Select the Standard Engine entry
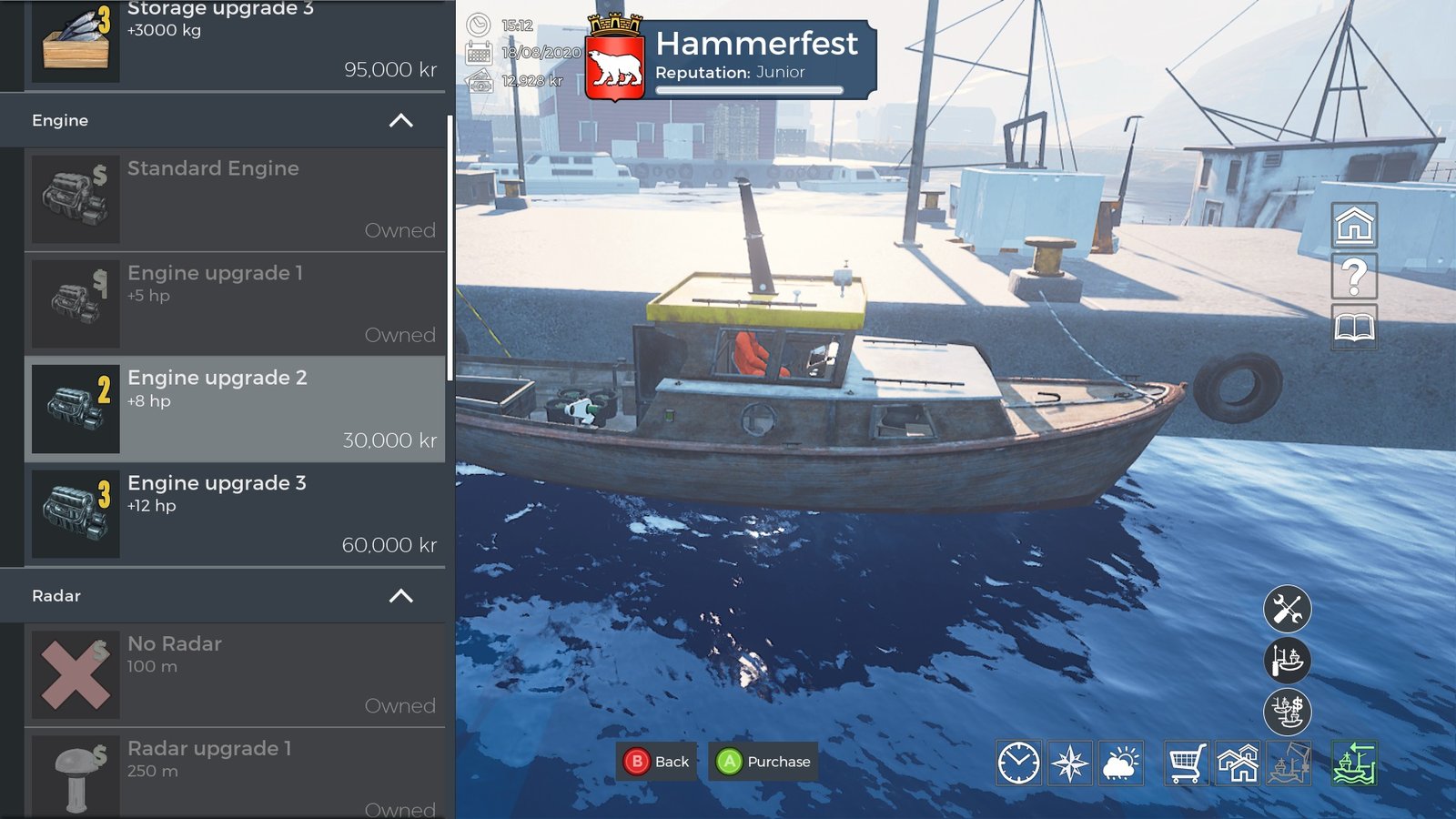Image resolution: width=1456 pixels, height=819 pixels. [x=227, y=198]
